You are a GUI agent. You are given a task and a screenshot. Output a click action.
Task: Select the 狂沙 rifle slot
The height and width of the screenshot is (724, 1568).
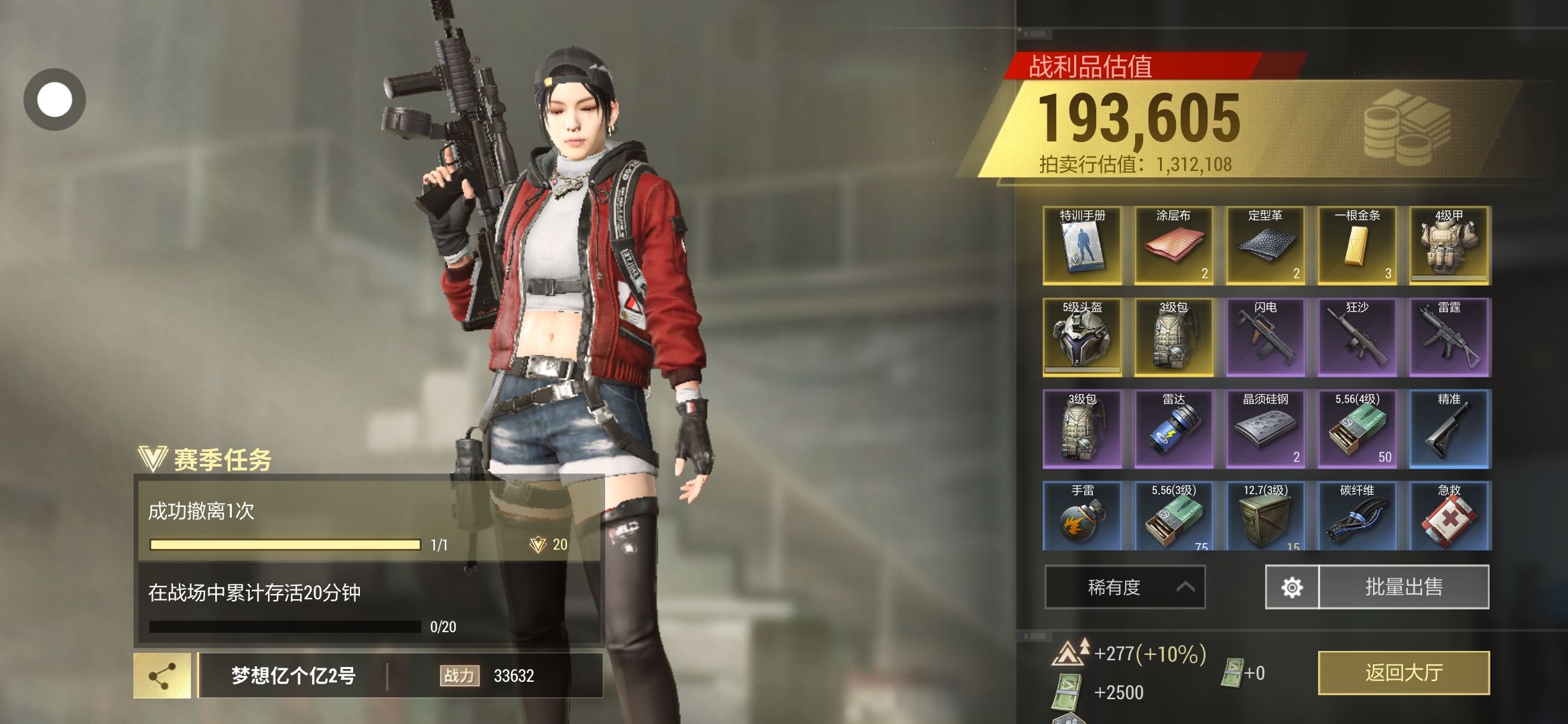tap(1358, 337)
